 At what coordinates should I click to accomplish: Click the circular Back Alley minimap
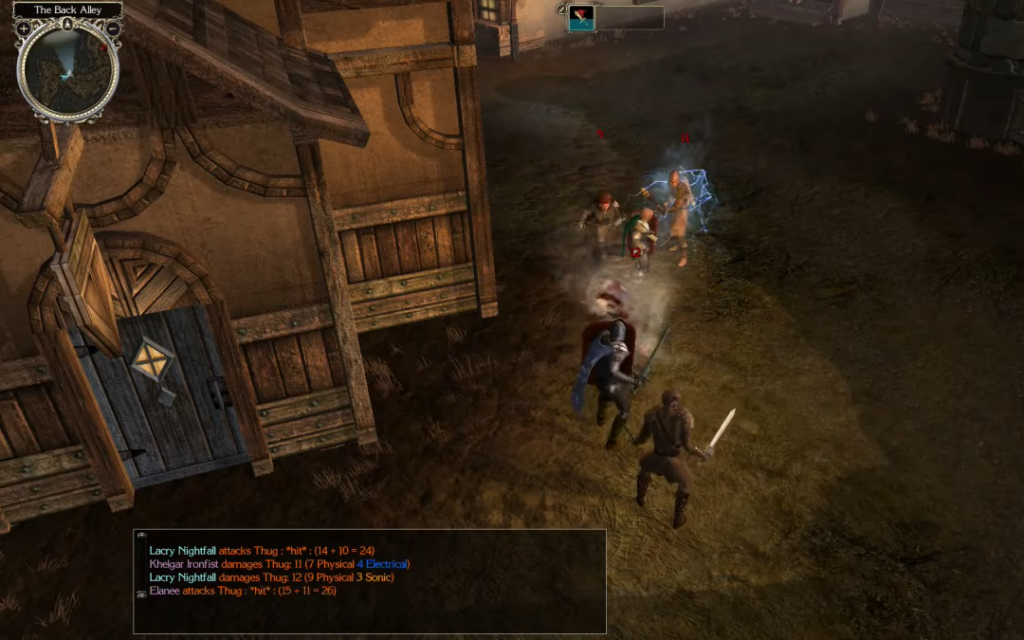click(68, 71)
